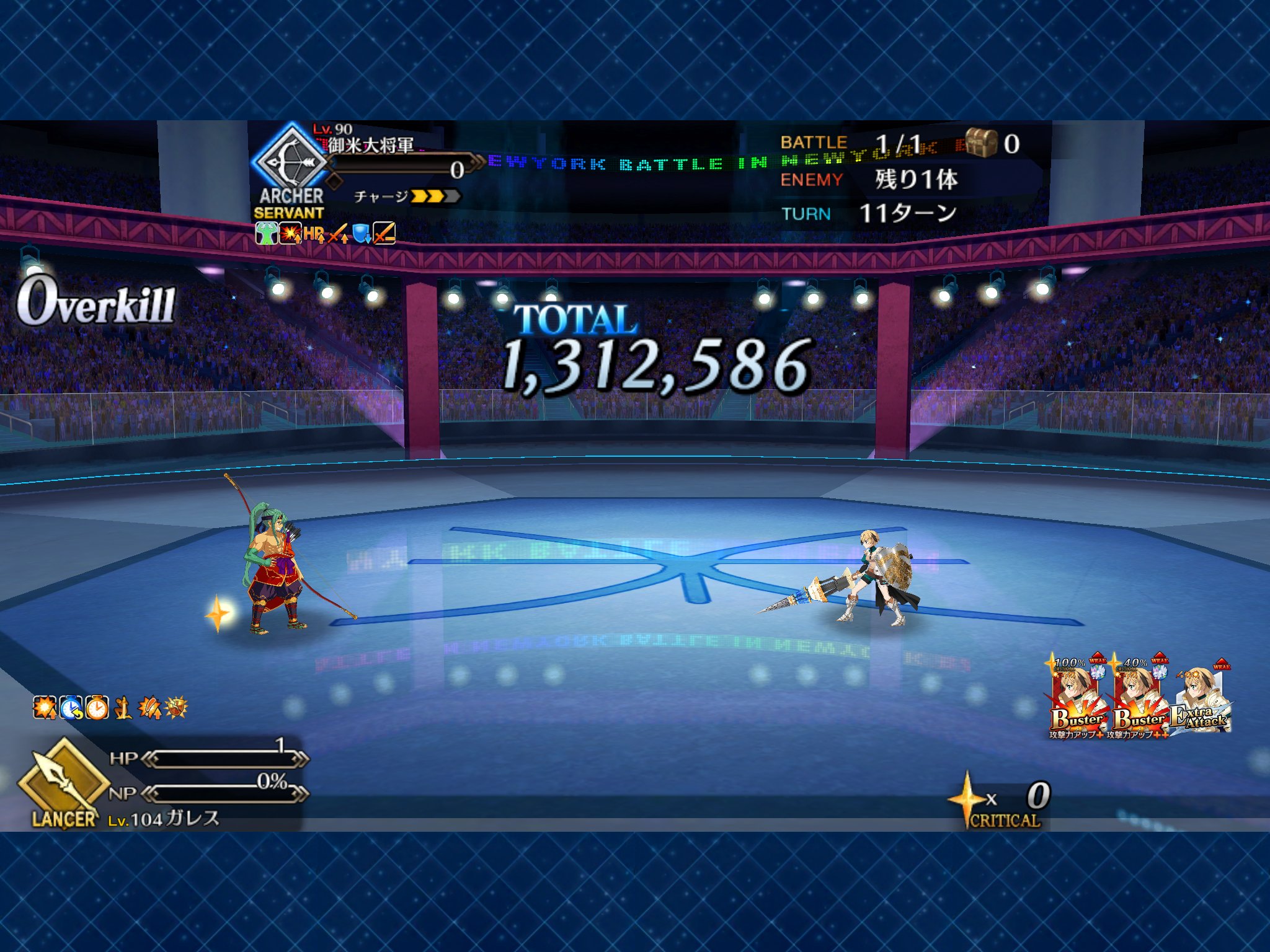
Task: Open the enemy Archer class icon details
Action: point(290,161)
